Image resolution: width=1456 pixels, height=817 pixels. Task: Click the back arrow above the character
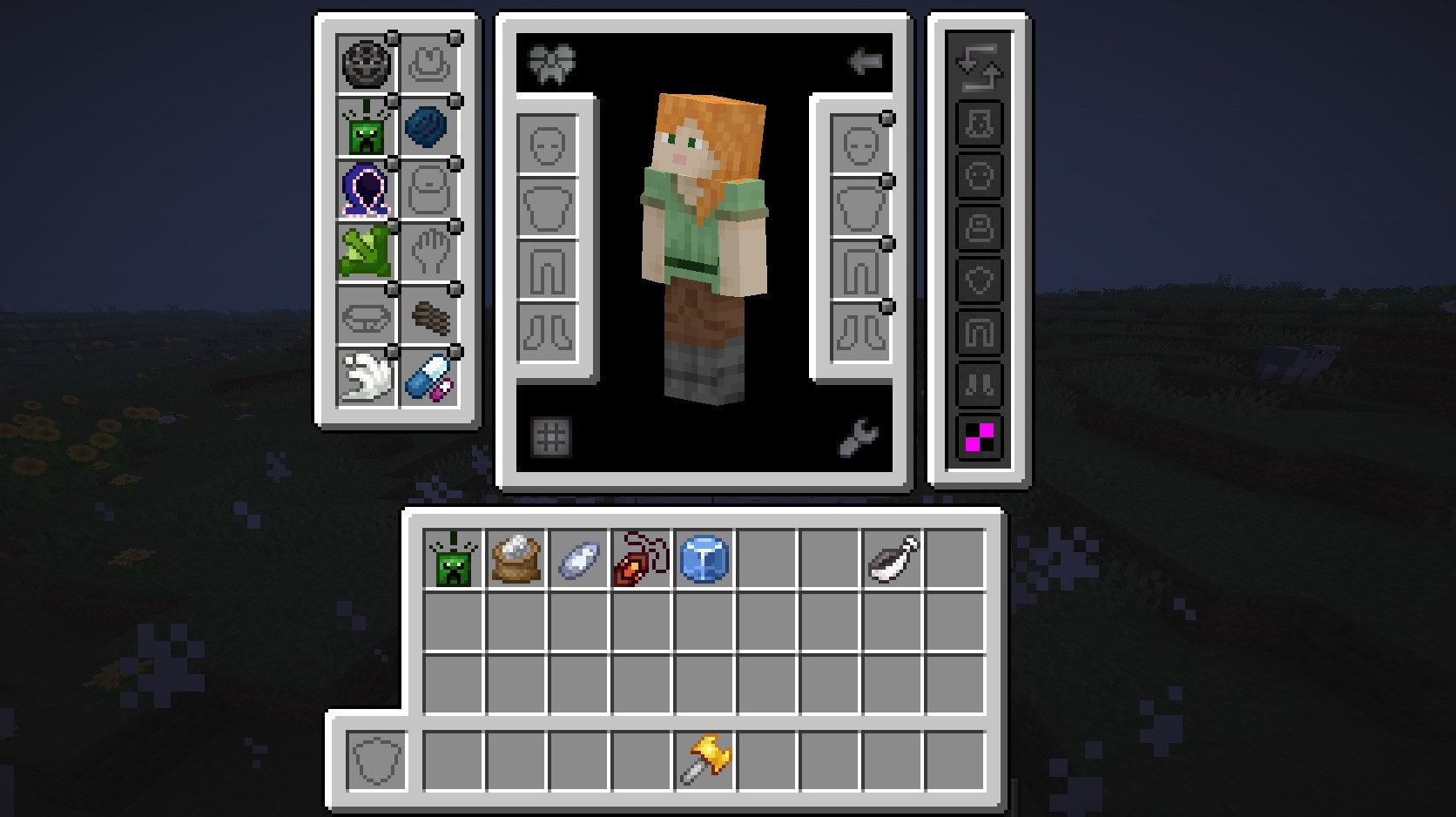coord(865,62)
